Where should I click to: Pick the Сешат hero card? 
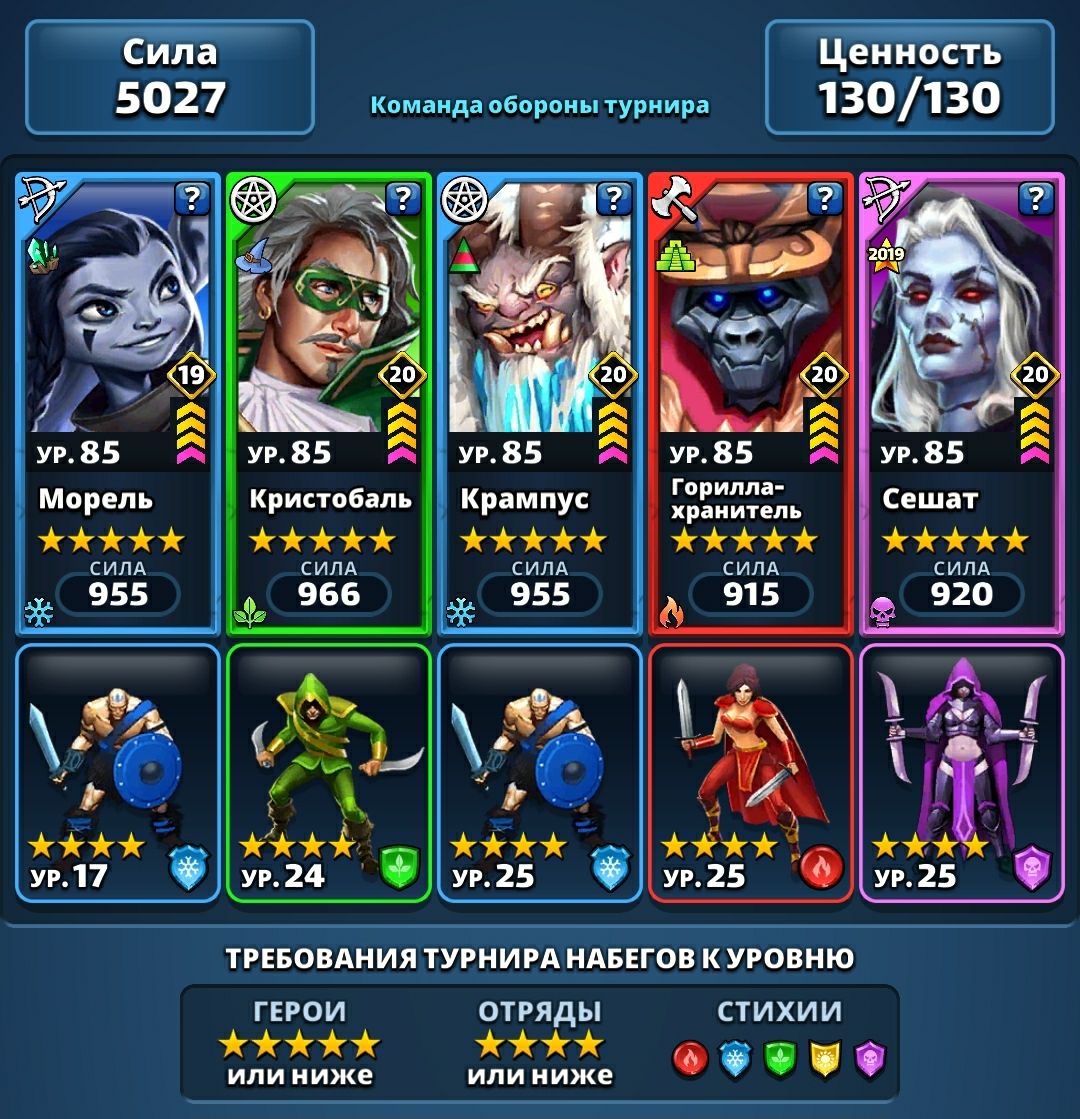point(962,400)
